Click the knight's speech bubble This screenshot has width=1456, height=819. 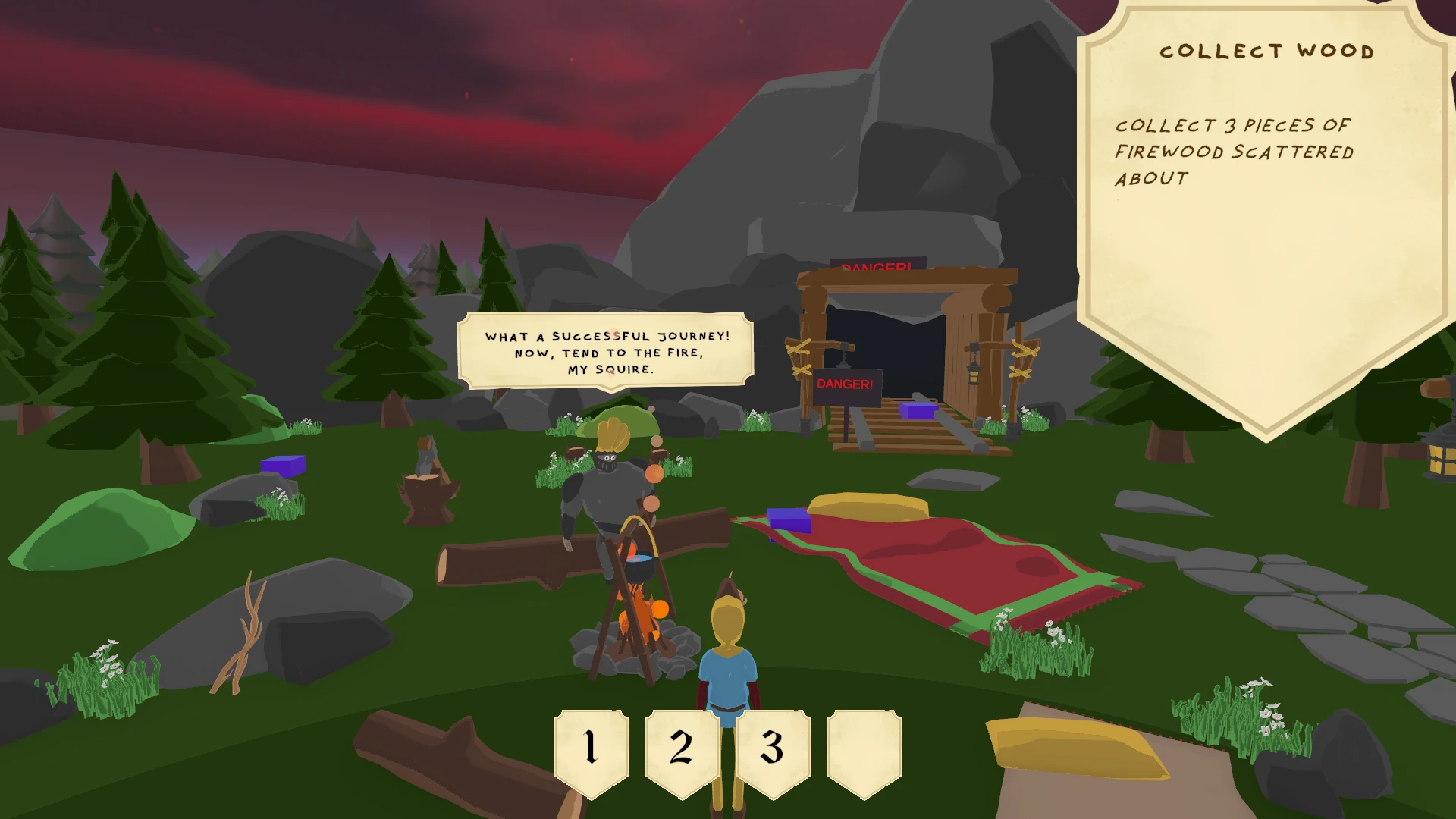pyautogui.click(x=606, y=352)
